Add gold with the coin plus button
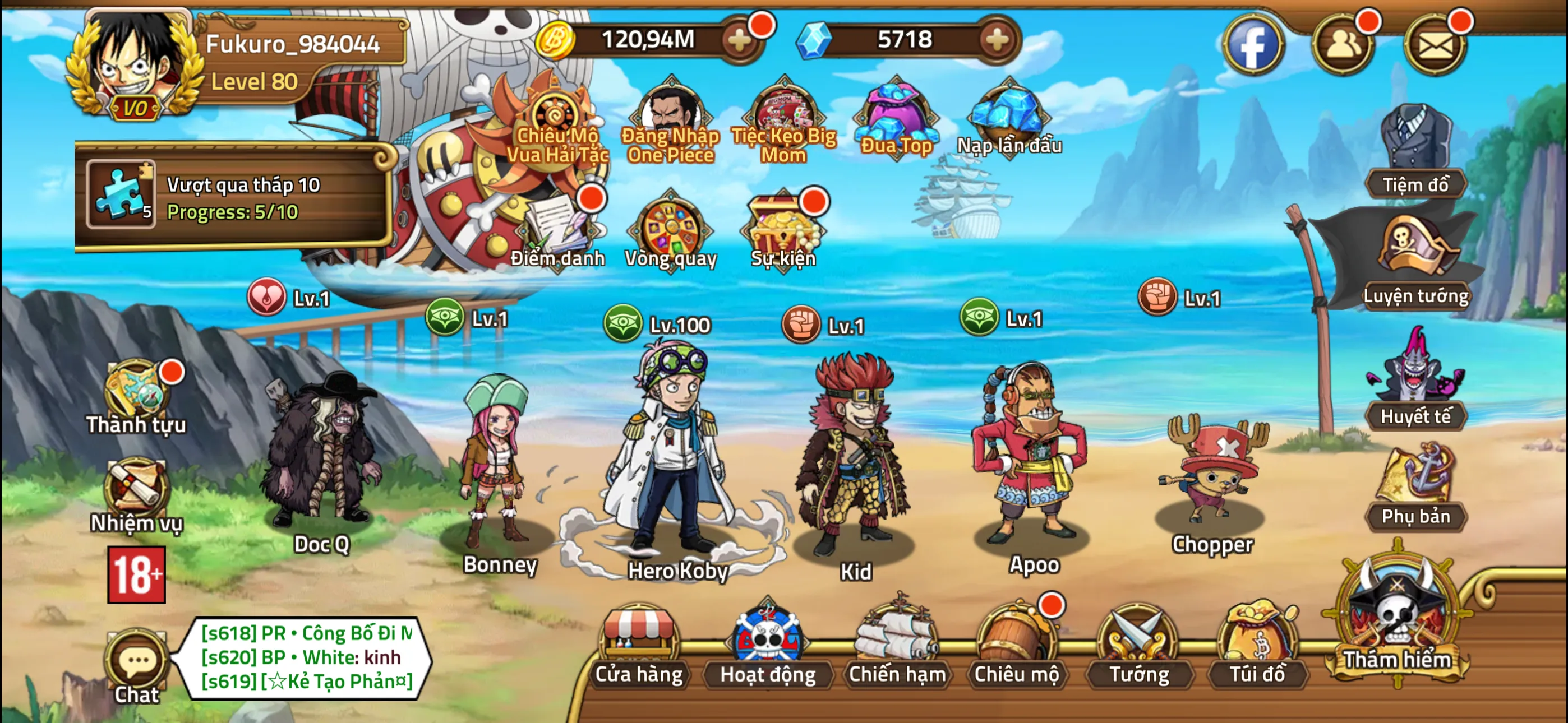Screen dimensions: 1568x723 pyautogui.click(x=740, y=41)
